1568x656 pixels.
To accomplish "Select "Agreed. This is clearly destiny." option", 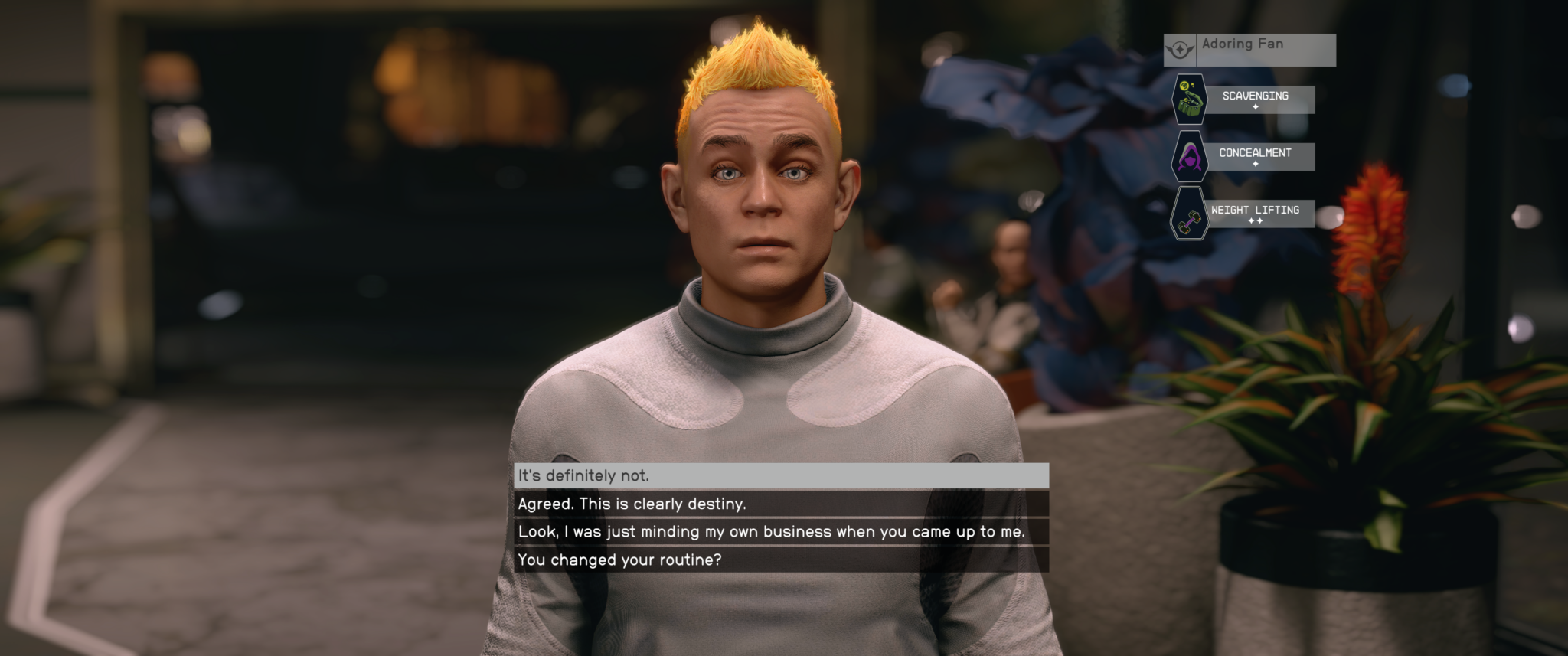I will click(781, 504).
